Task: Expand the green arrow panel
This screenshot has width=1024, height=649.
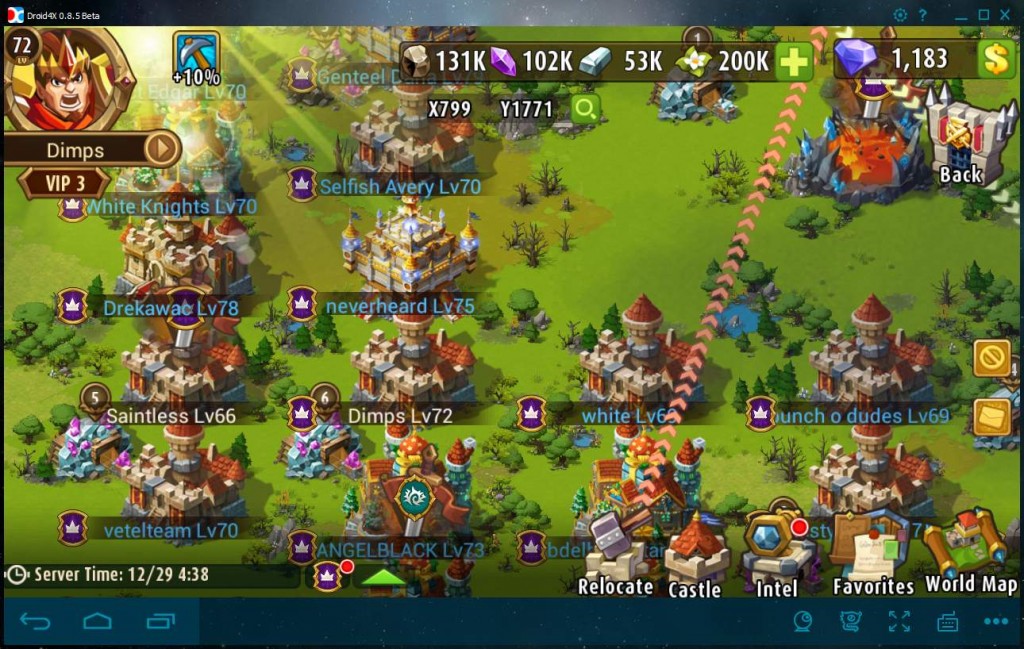Action: [x=383, y=577]
